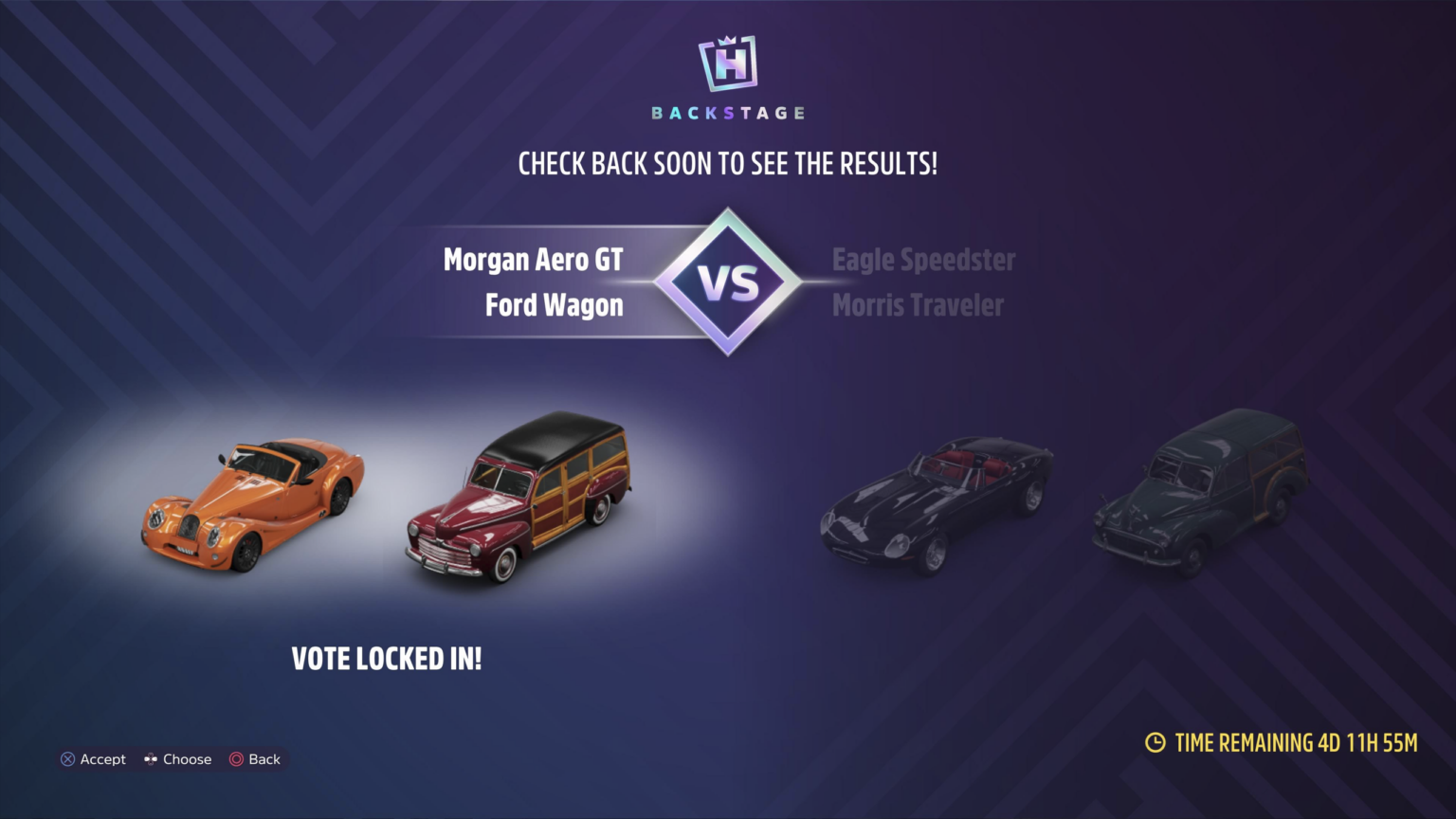The width and height of the screenshot is (1456, 819).
Task: Click the Horizon Backstage crown logo
Action: 727,62
